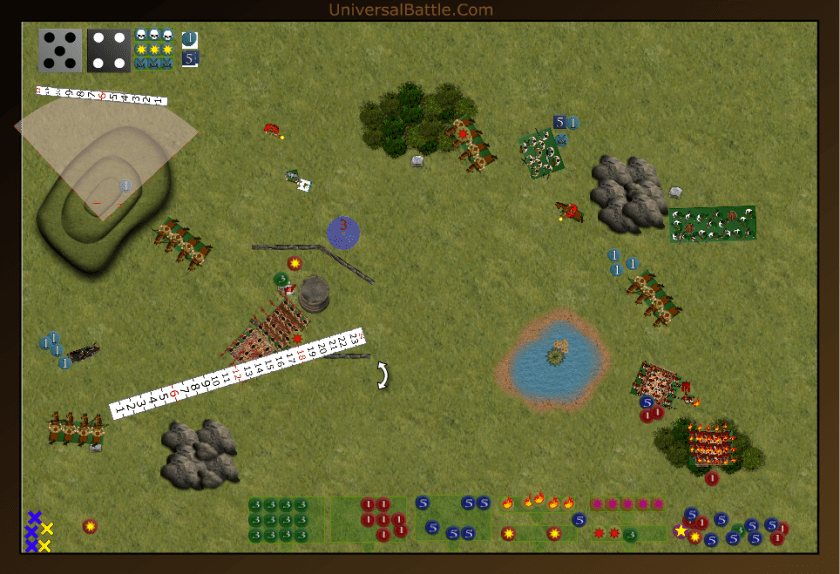This screenshot has height=574, width=840.
Task: Roll the grey die showing five
Action: [x=60, y=50]
